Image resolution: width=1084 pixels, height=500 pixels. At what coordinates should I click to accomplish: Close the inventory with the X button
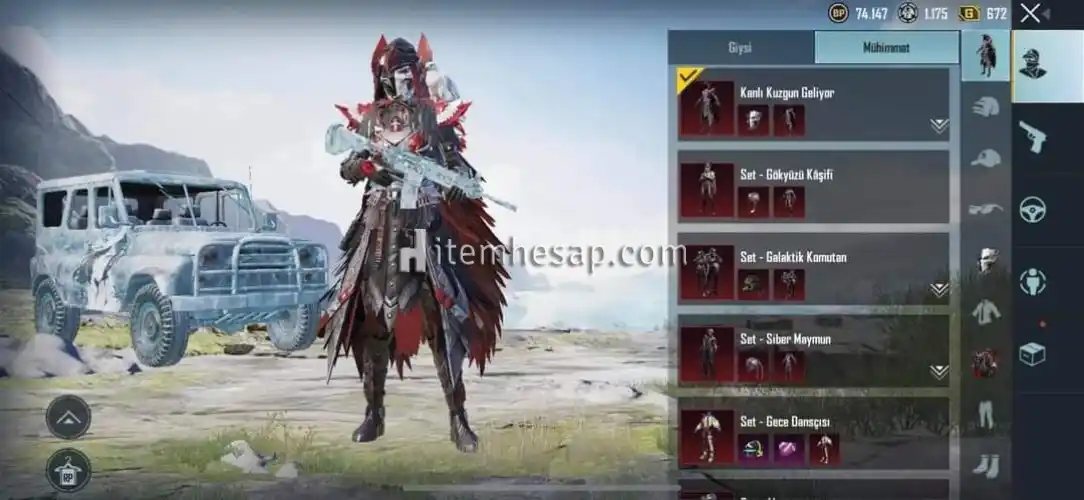[x=1031, y=13]
